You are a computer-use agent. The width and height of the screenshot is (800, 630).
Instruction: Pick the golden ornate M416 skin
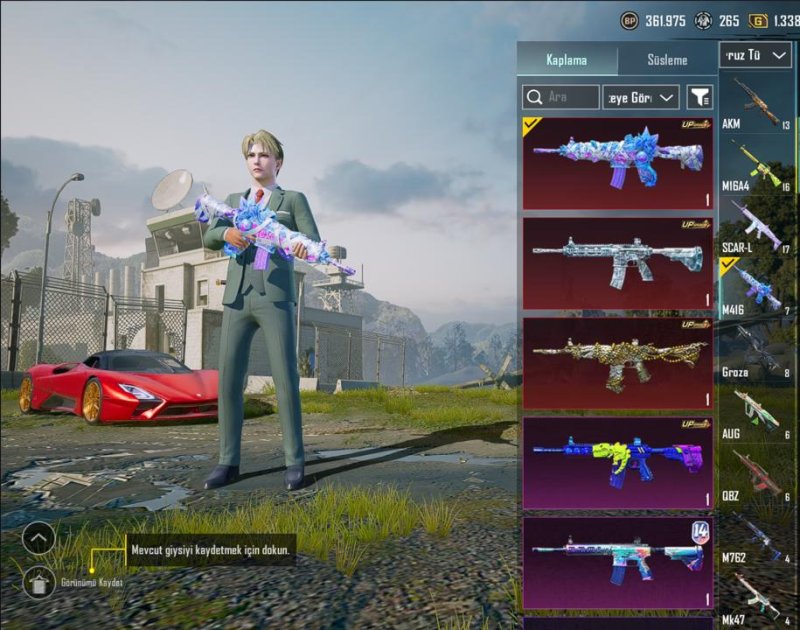pyautogui.click(x=617, y=363)
